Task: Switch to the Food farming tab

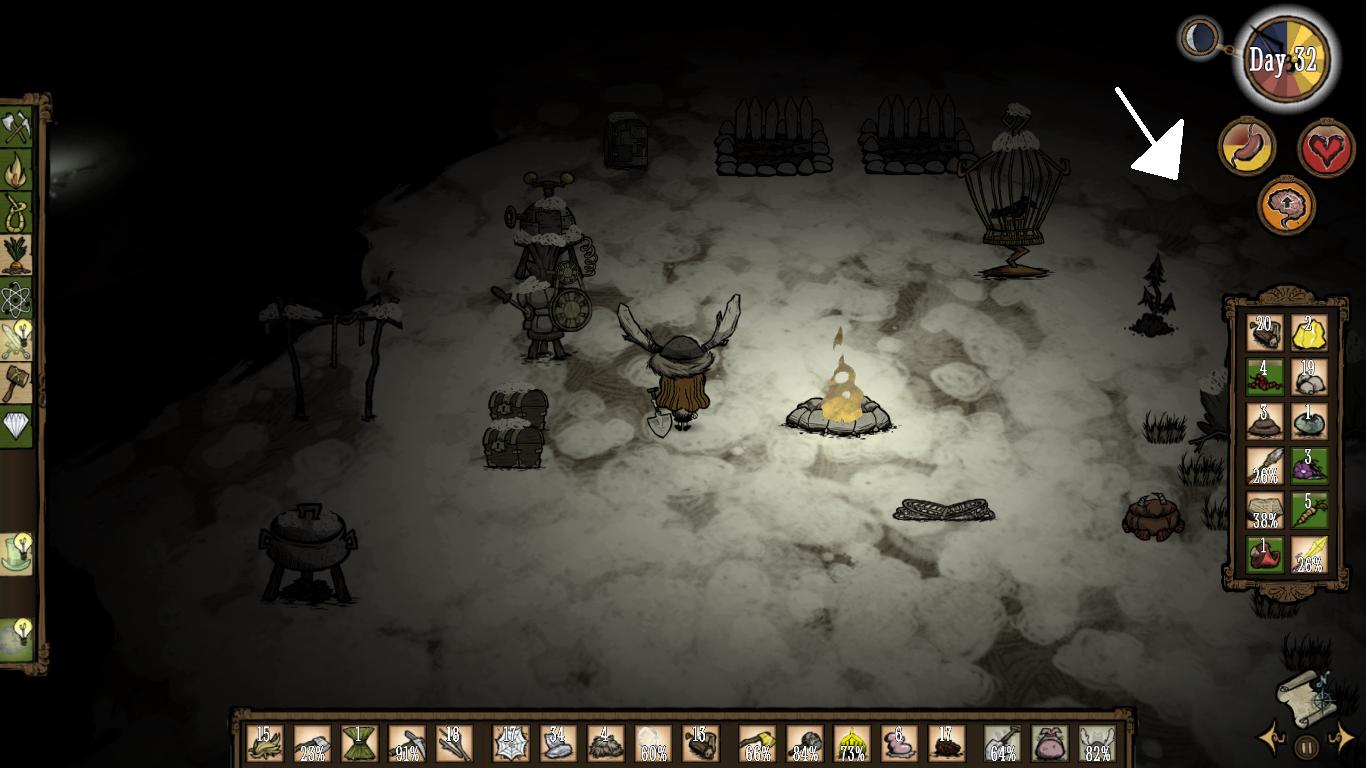Action: coord(17,254)
